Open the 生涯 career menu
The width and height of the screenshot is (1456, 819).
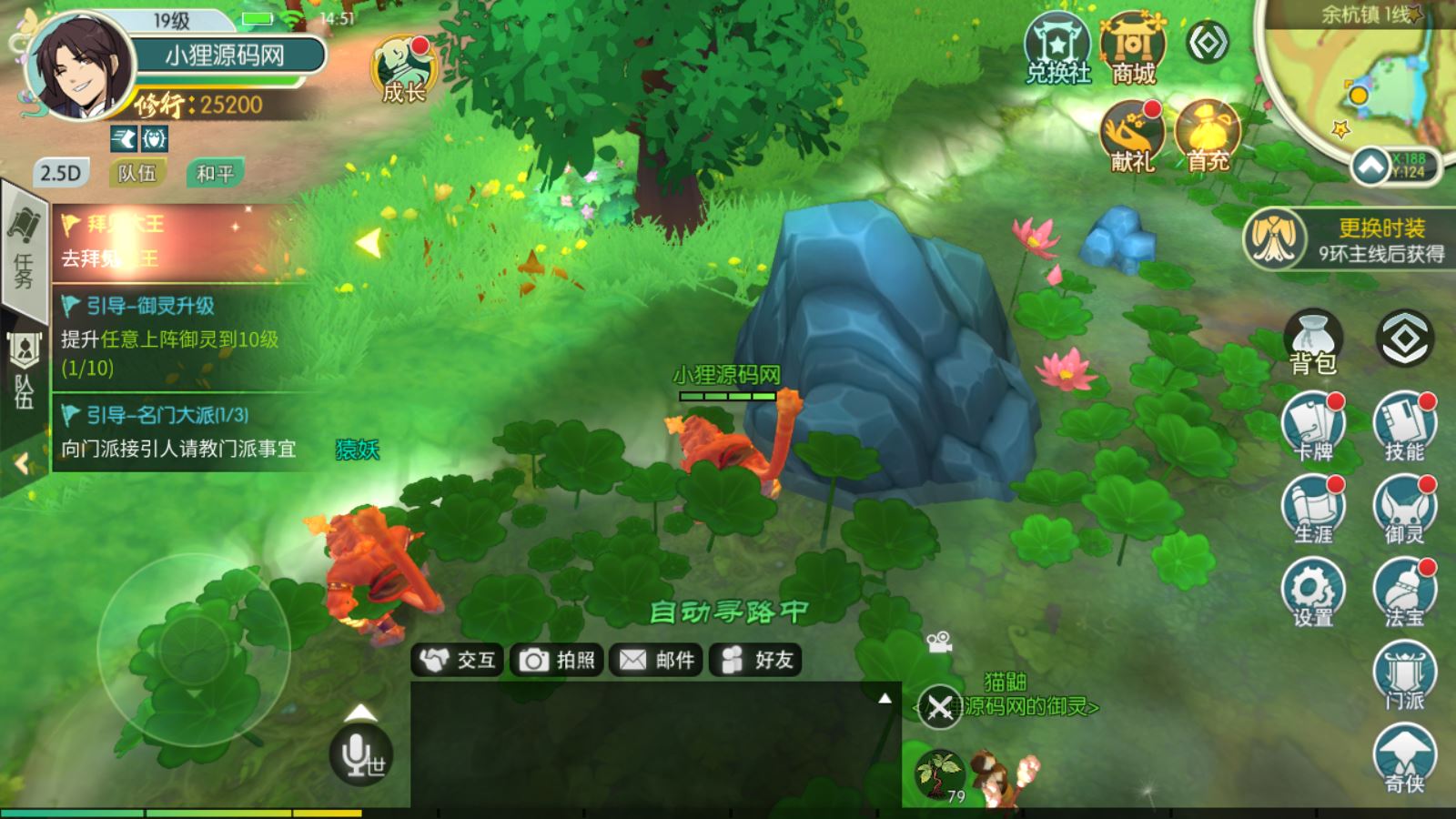pyautogui.click(x=1313, y=510)
